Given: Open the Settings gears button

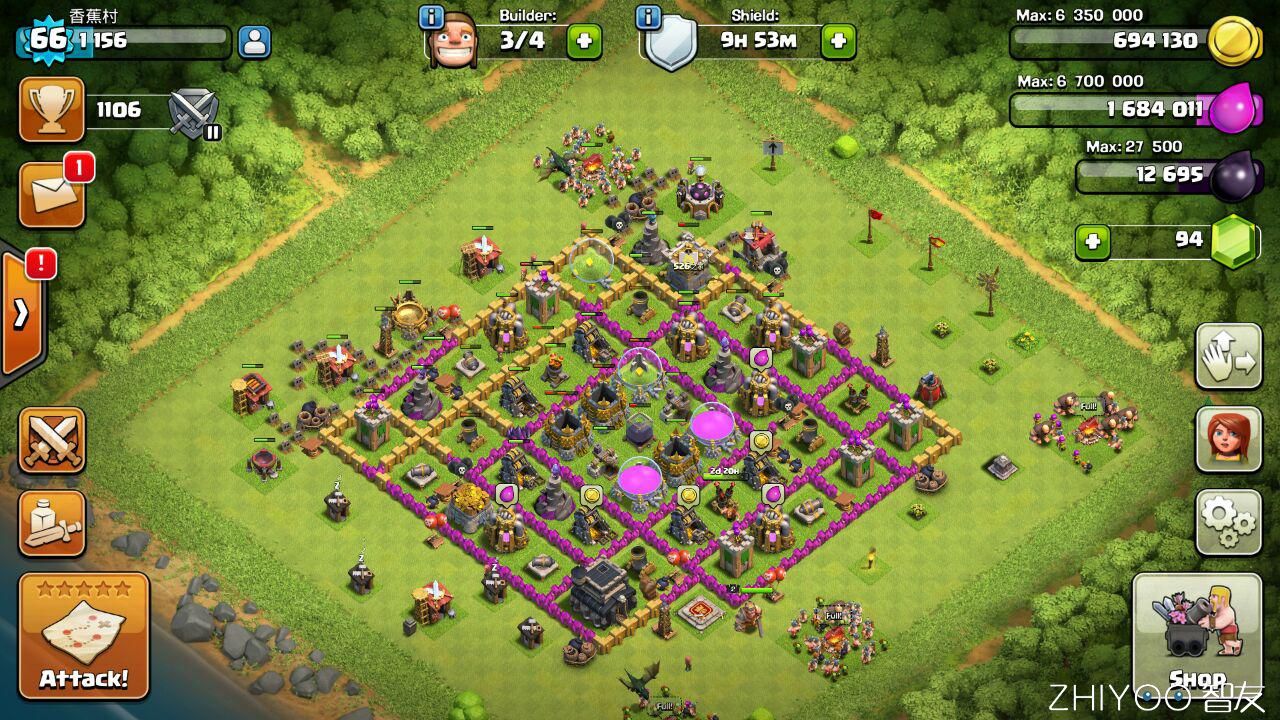Looking at the screenshot, I should [x=1228, y=520].
